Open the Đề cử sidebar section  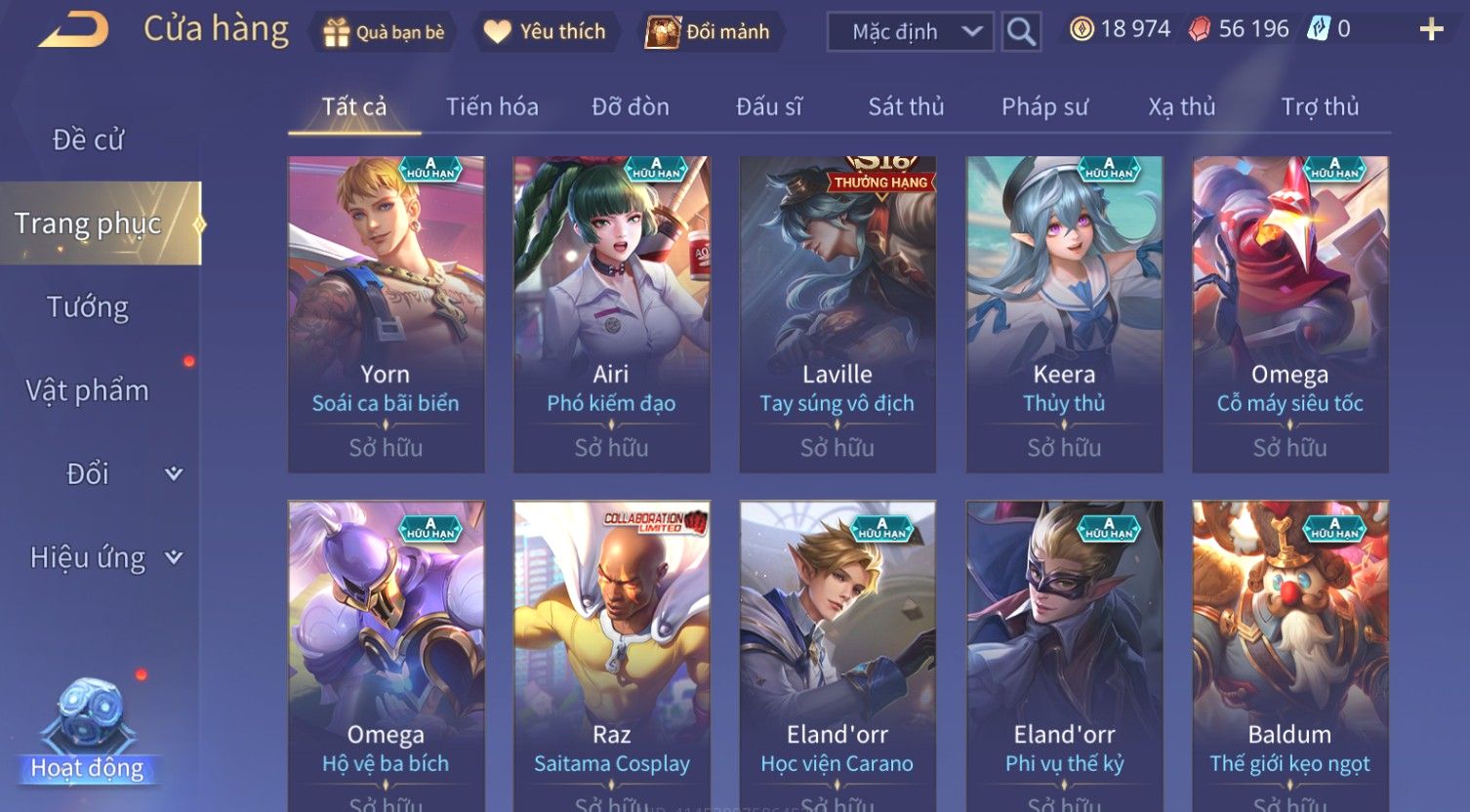click(x=89, y=141)
